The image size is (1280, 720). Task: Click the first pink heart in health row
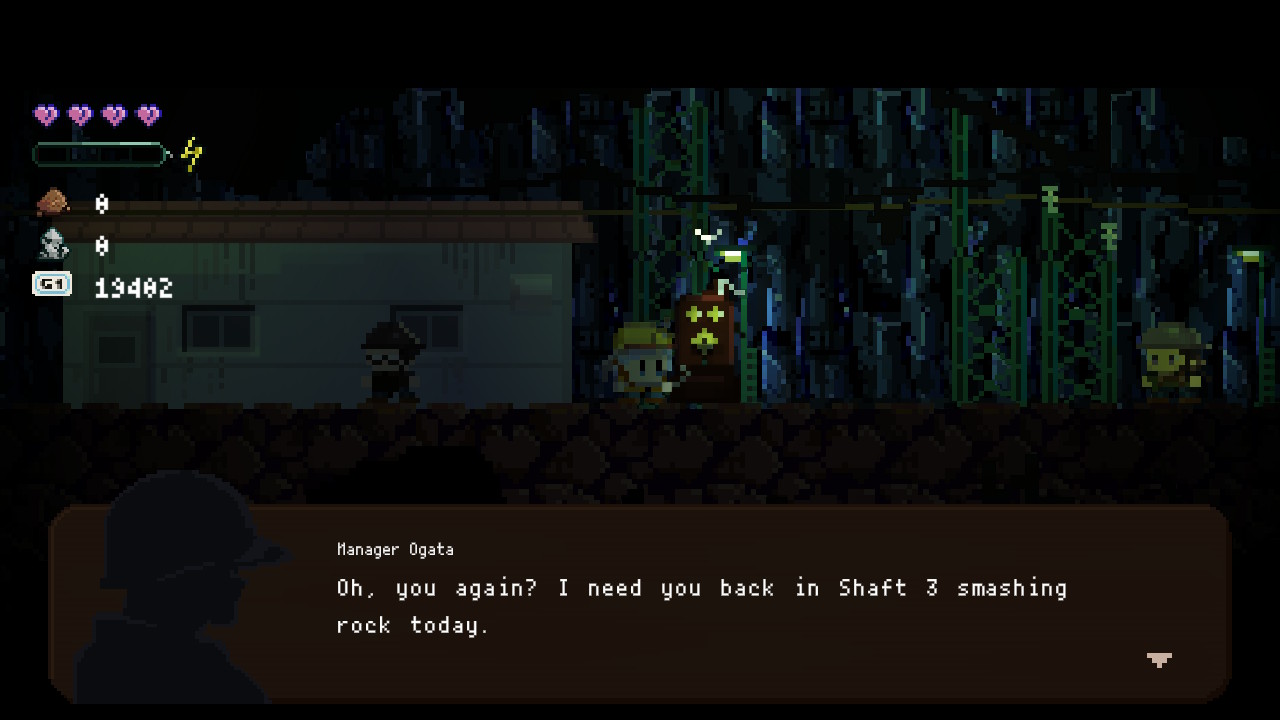coord(47,113)
